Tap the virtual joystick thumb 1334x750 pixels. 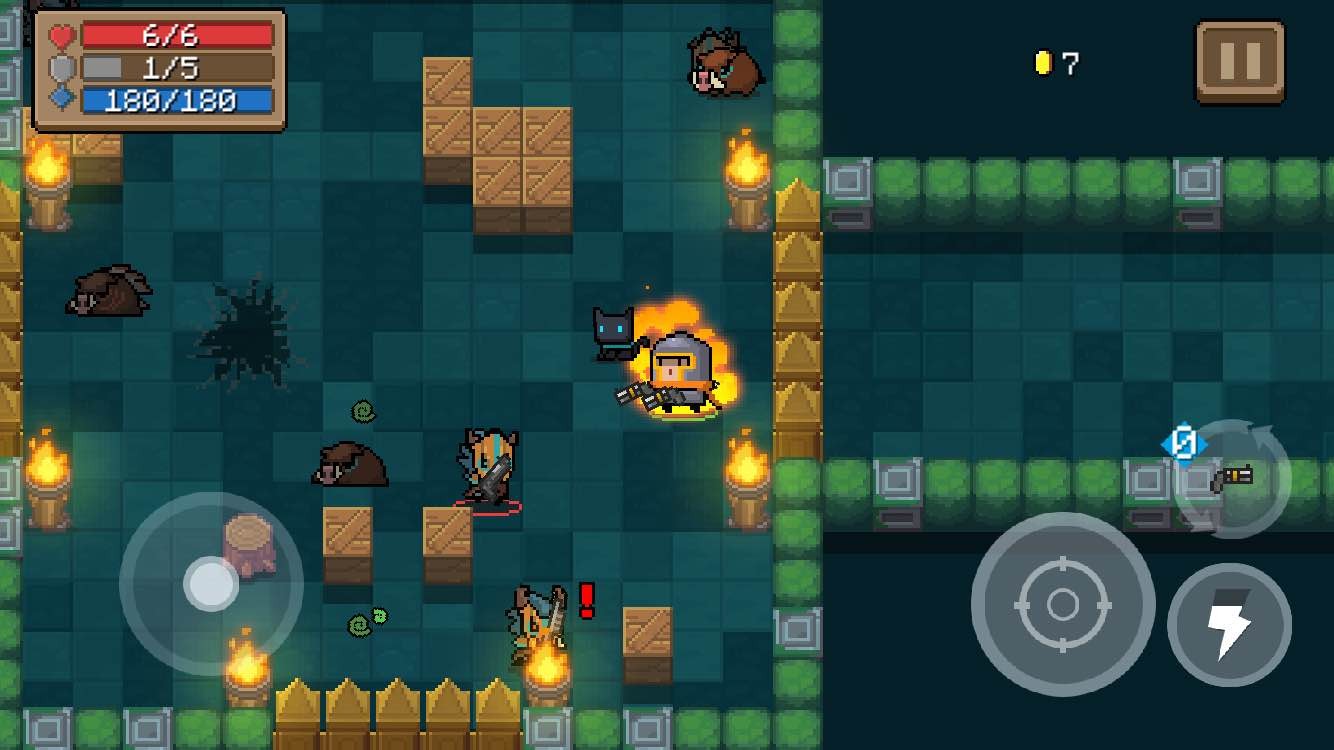211,584
